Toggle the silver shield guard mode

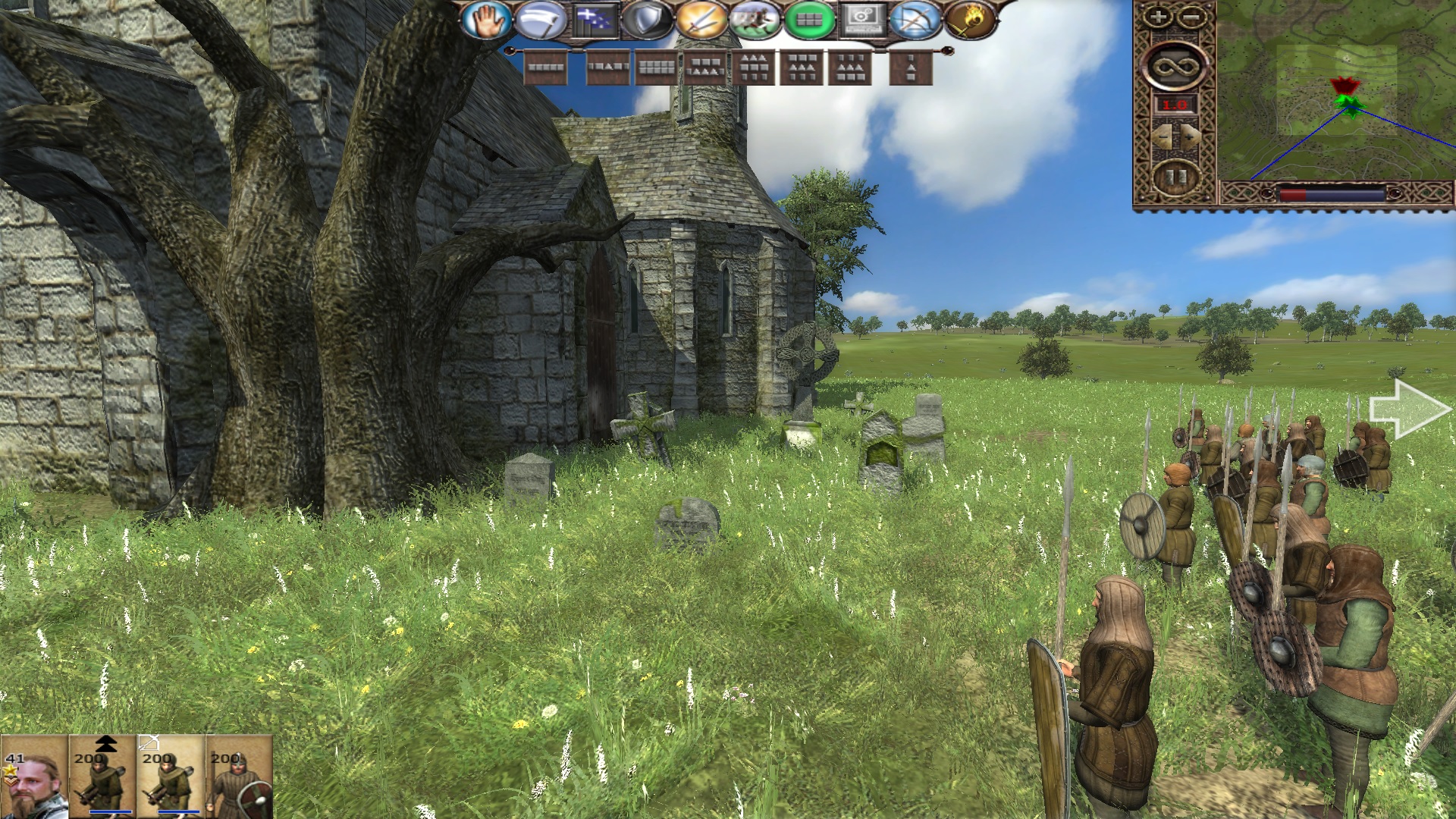tap(647, 20)
